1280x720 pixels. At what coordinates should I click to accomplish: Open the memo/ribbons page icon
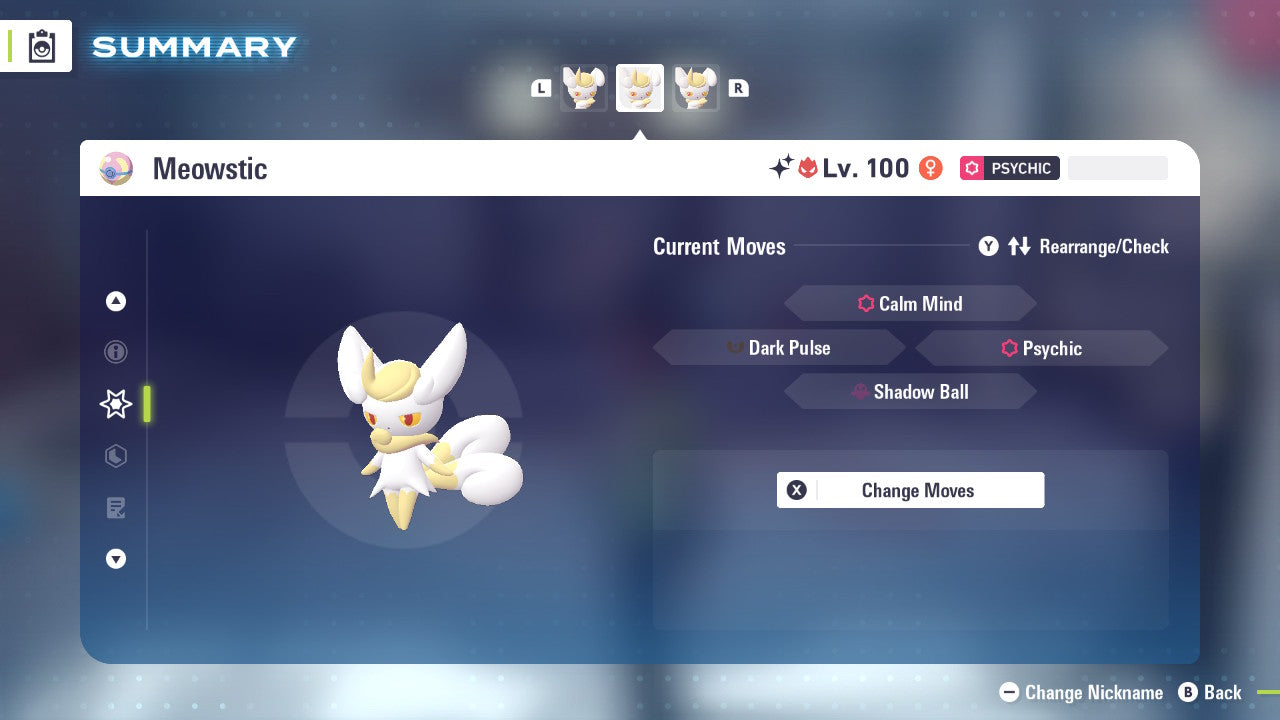[x=115, y=508]
